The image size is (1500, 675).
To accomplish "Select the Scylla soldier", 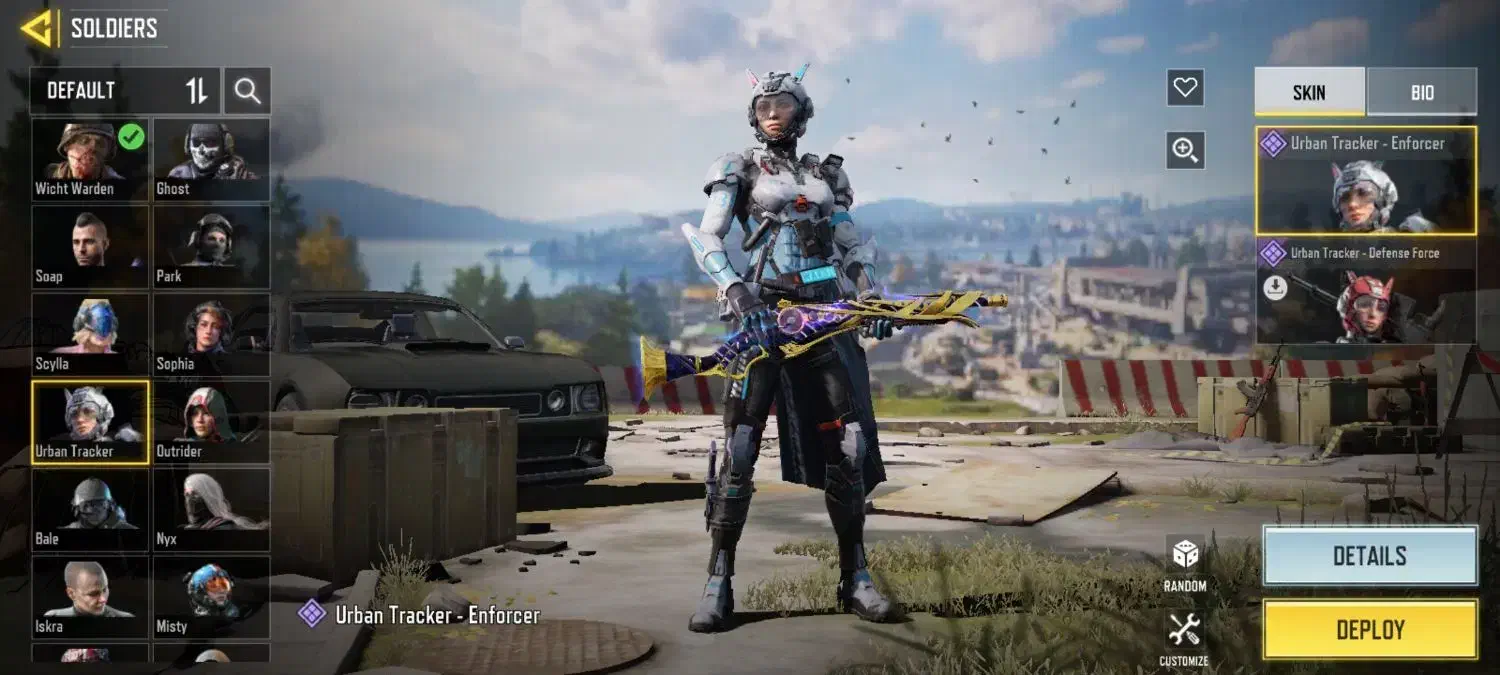I will (90, 335).
